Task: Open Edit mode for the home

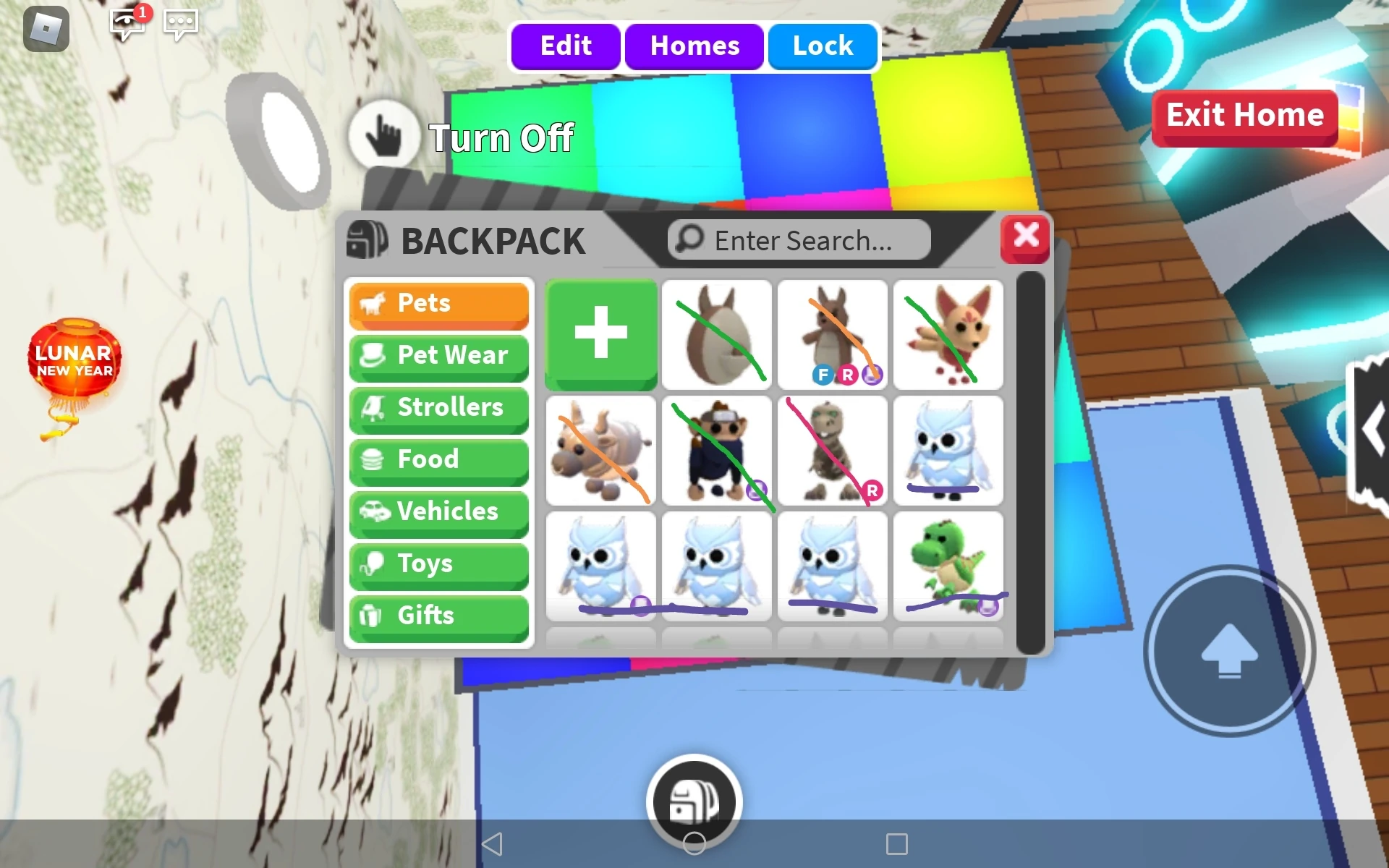Action: (x=565, y=46)
